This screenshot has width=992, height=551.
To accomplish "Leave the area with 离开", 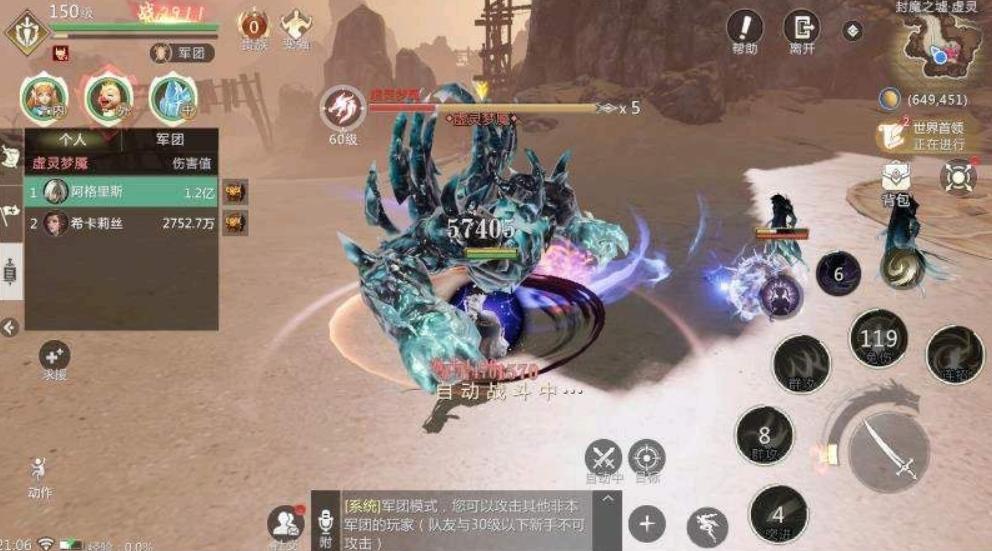I will tap(801, 28).
